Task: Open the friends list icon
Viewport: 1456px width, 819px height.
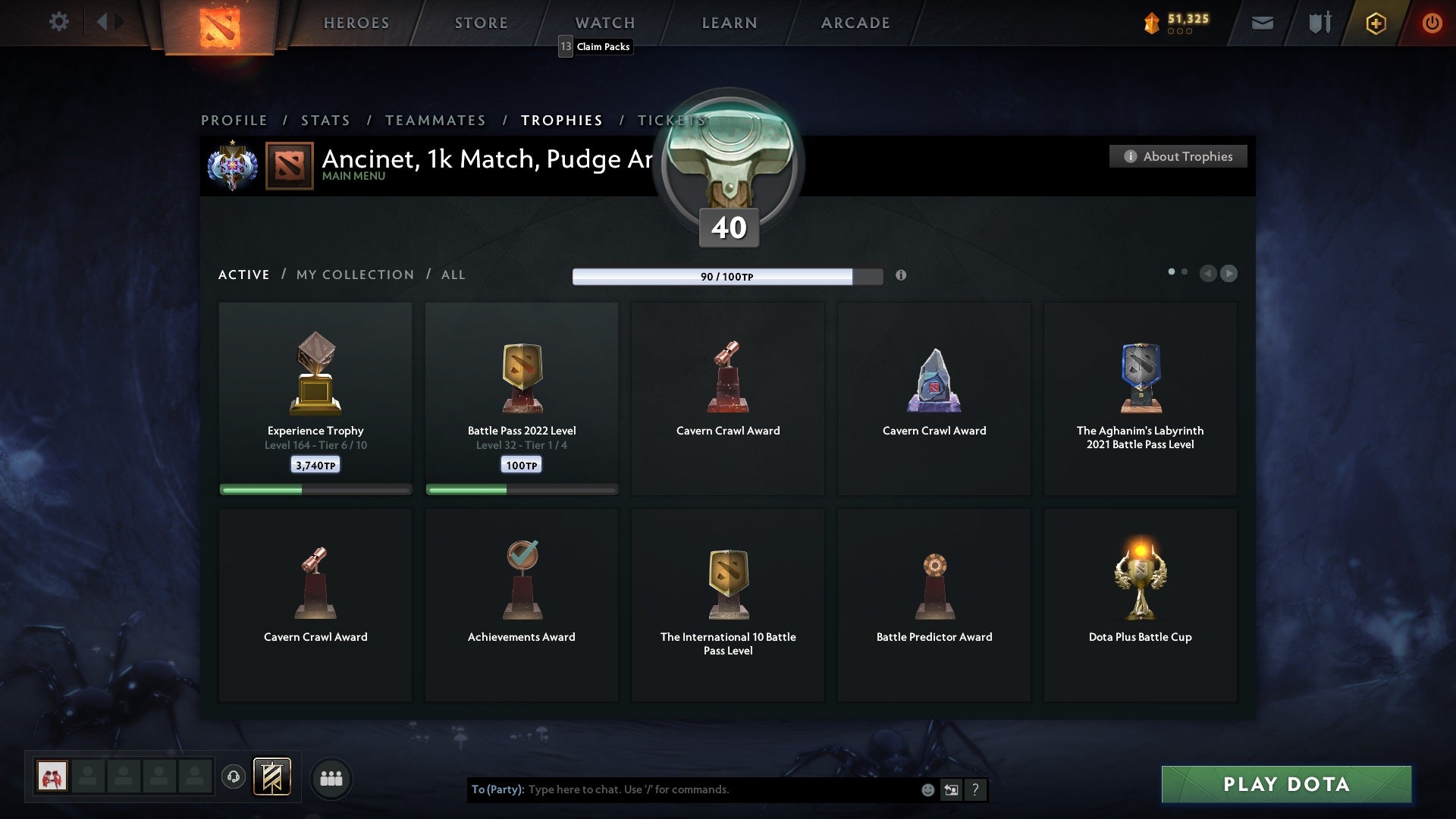Action: 331,778
